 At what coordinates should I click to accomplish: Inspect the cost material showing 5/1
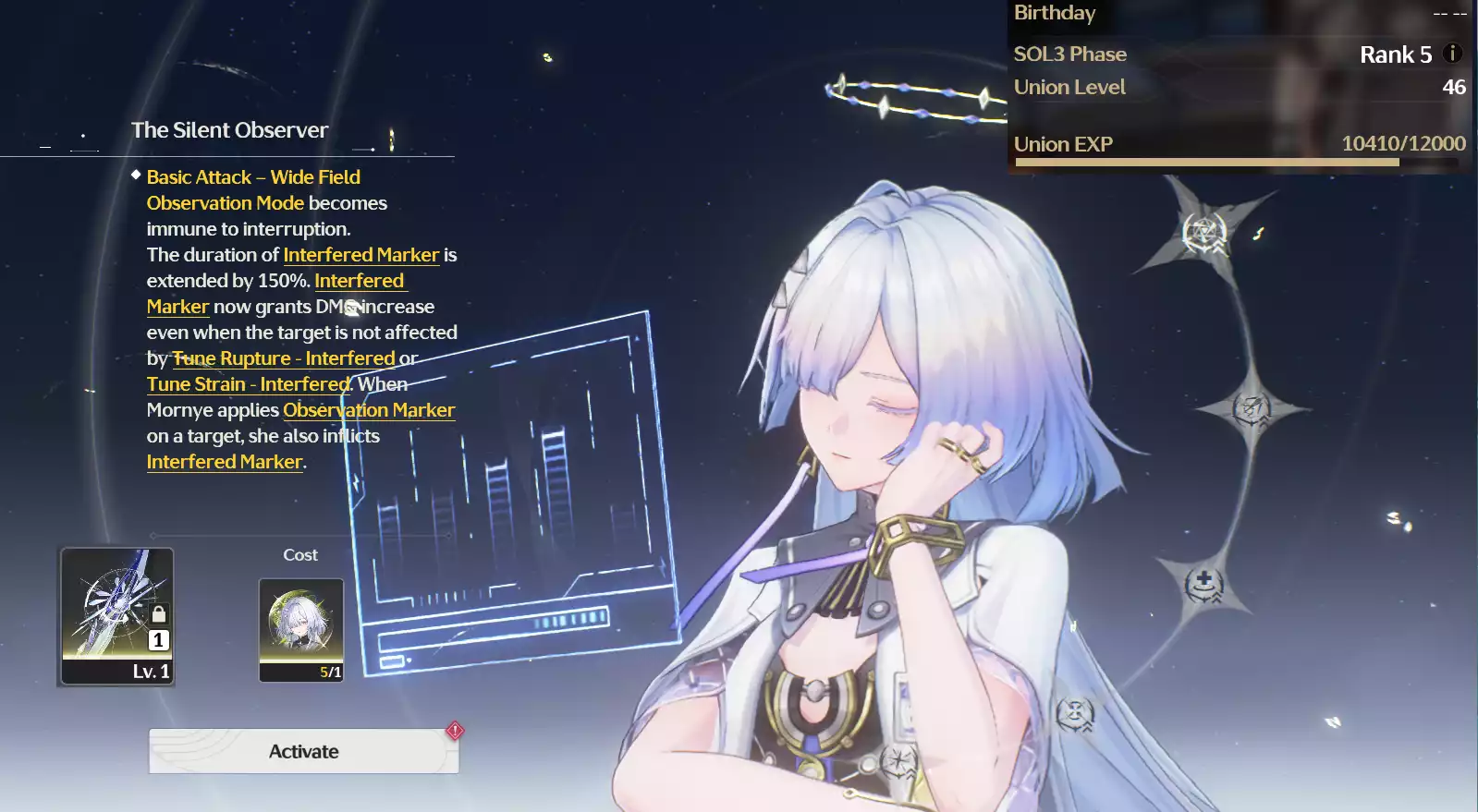pyautogui.click(x=301, y=630)
